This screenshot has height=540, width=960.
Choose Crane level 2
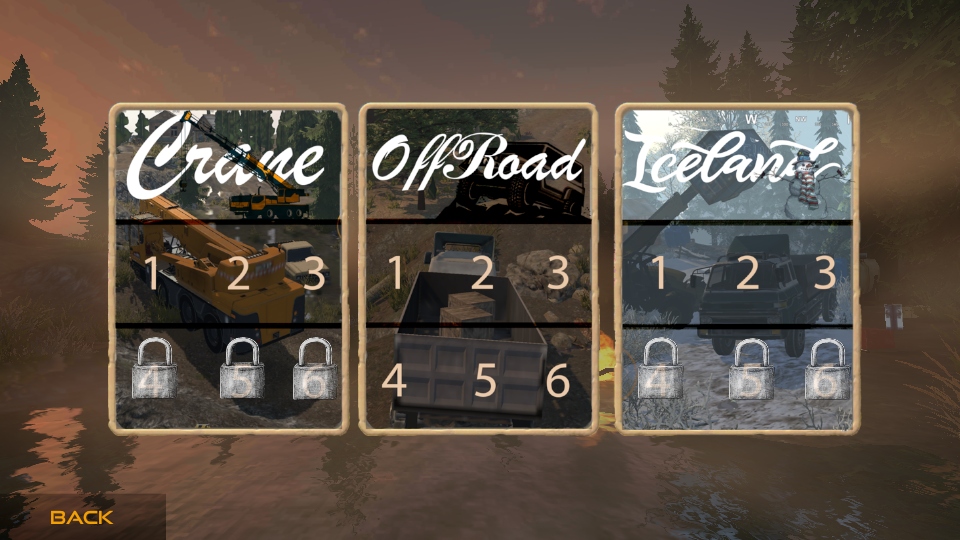(237, 273)
